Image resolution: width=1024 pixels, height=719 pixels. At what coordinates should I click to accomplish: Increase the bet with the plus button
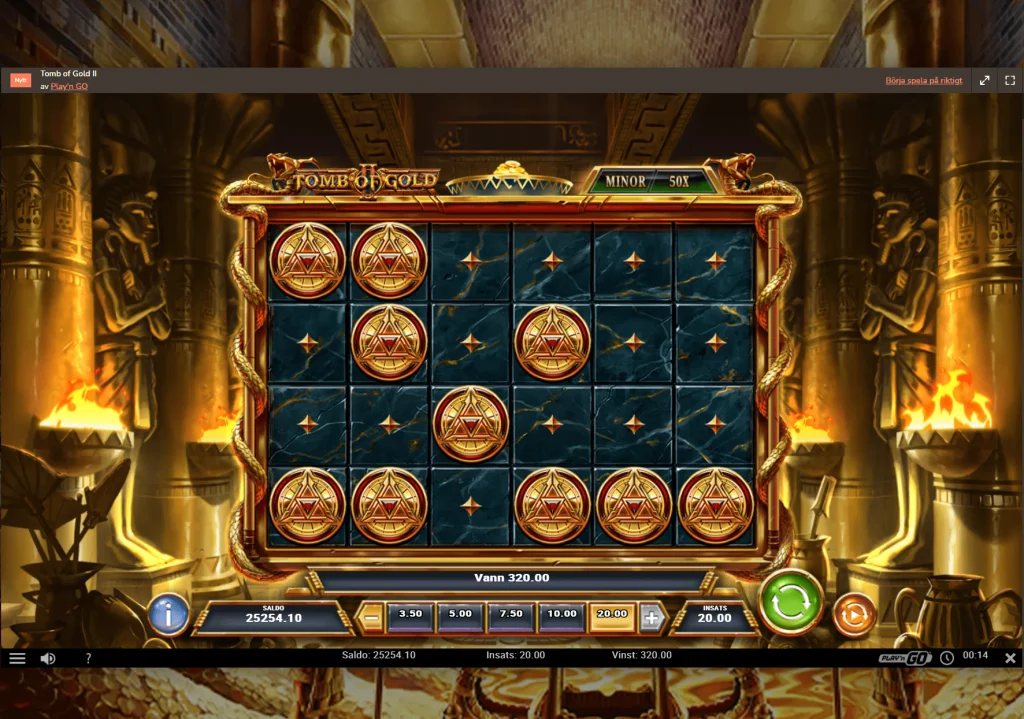652,618
